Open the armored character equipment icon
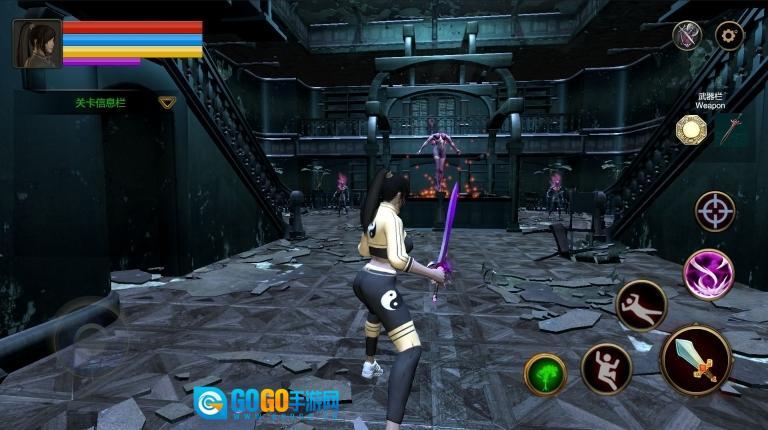Viewport: 768px width, 430px height. point(687,36)
